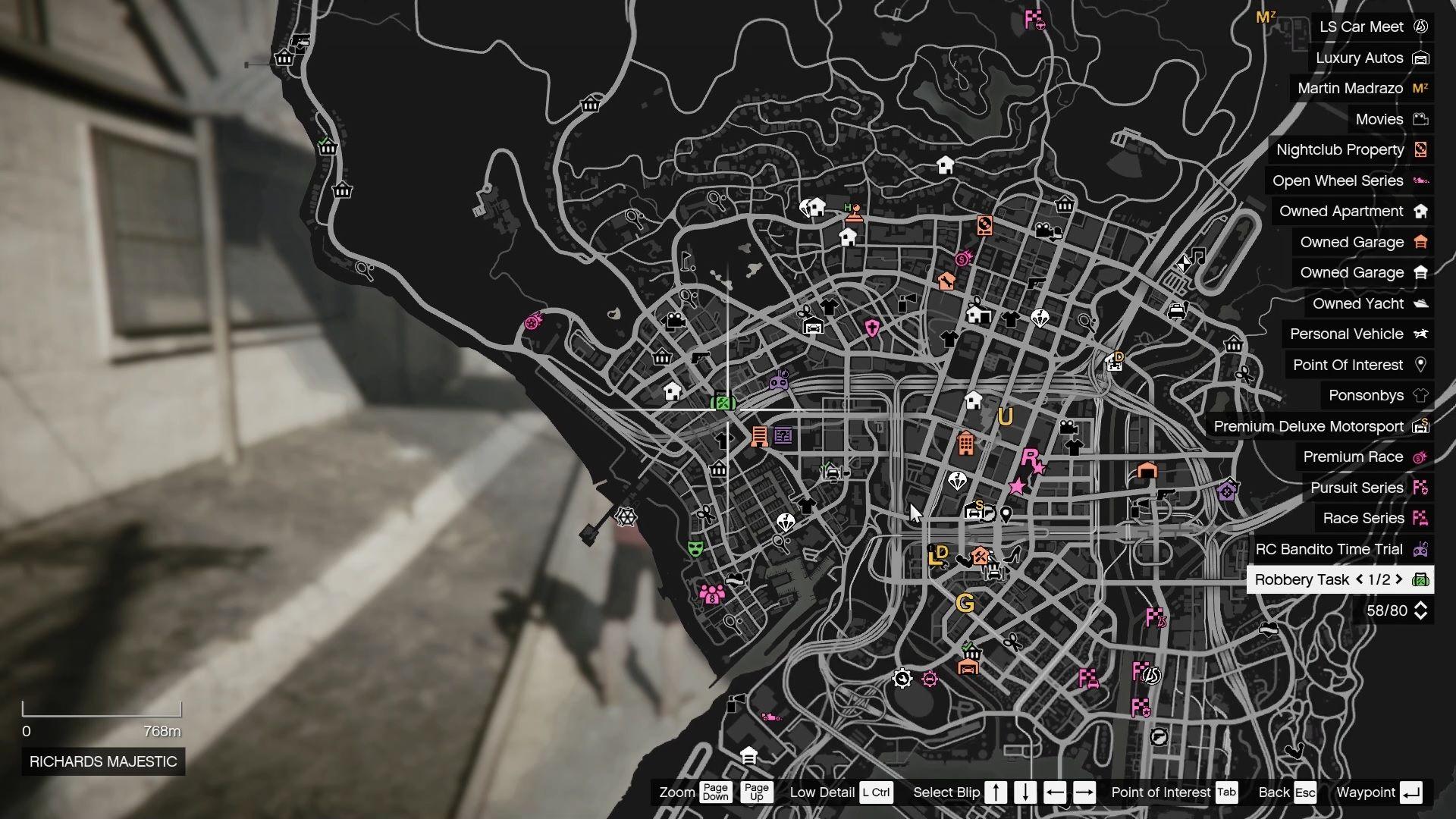Click the RICHARDS MAJESTIC location label
1456x819 pixels.
click(x=102, y=762)
